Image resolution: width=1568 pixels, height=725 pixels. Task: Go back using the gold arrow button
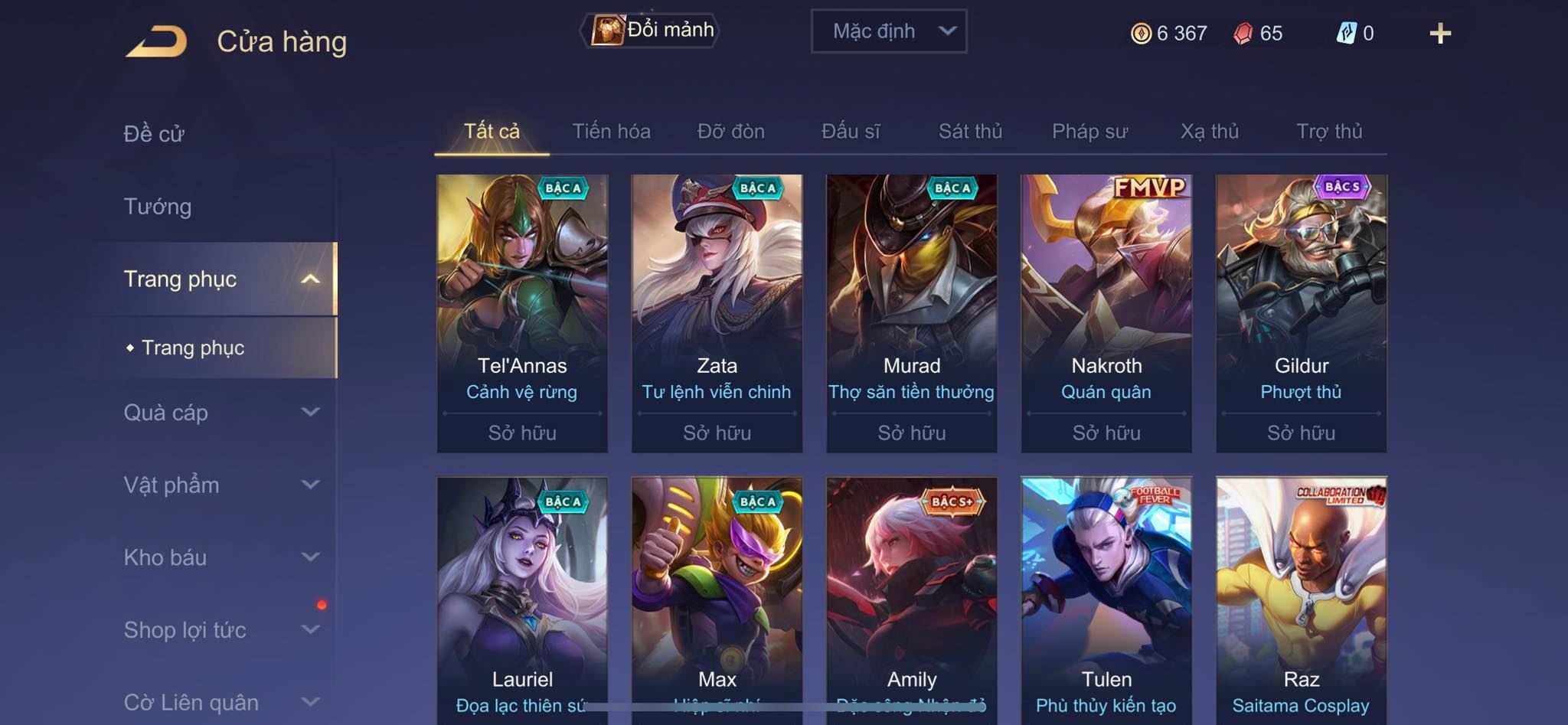pos(156,41)
